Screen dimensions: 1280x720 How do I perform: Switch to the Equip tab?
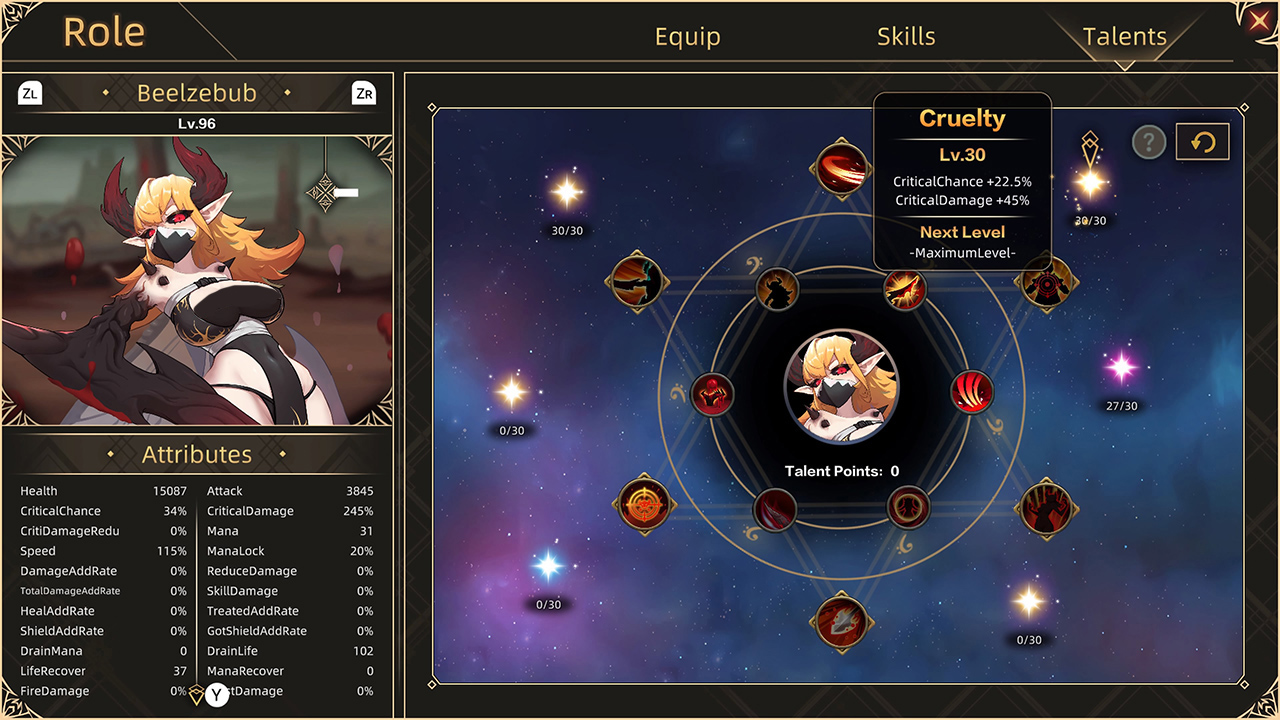687,36
